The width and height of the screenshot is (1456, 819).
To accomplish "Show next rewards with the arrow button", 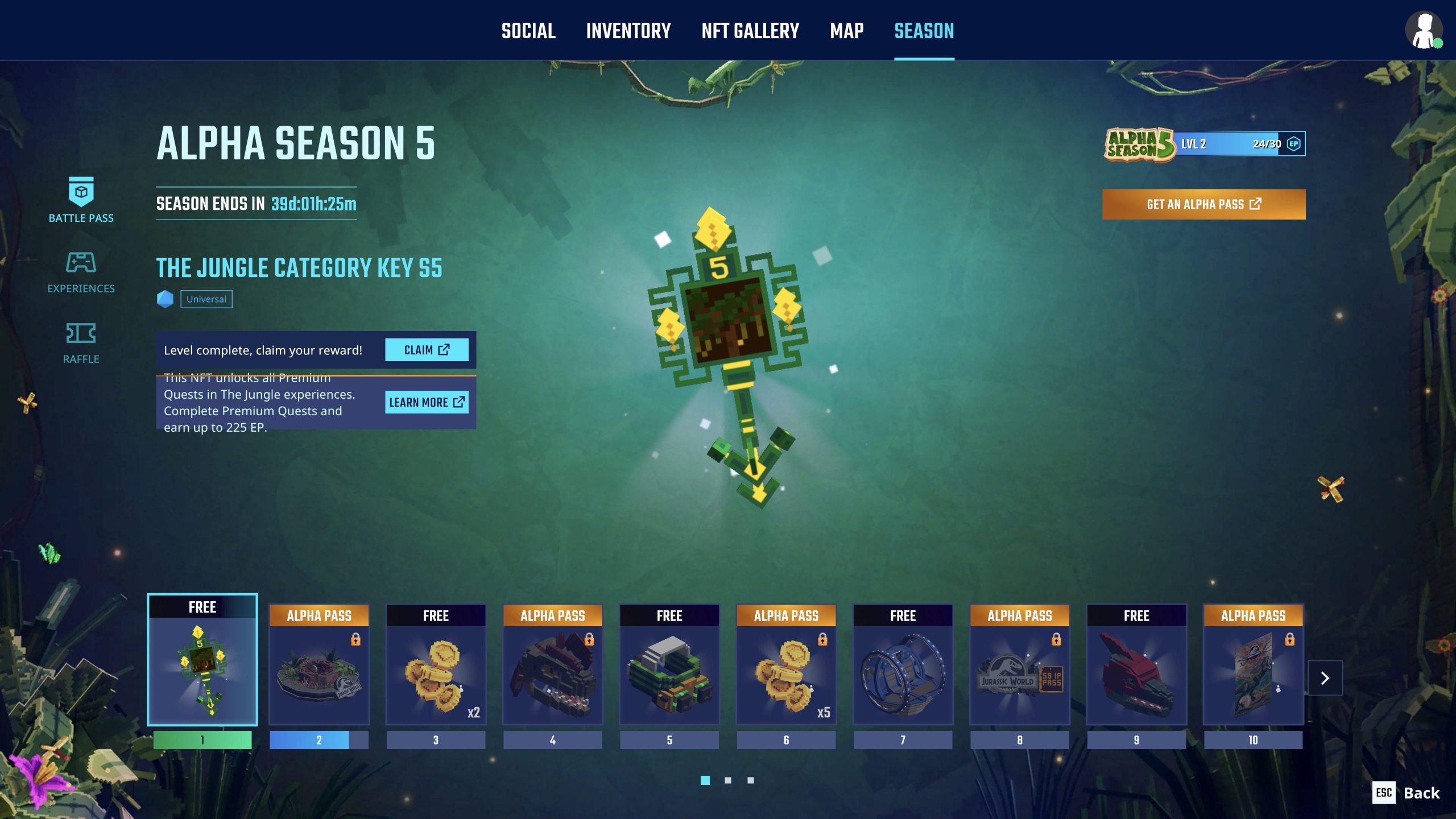I will [x=1325, y=678].
